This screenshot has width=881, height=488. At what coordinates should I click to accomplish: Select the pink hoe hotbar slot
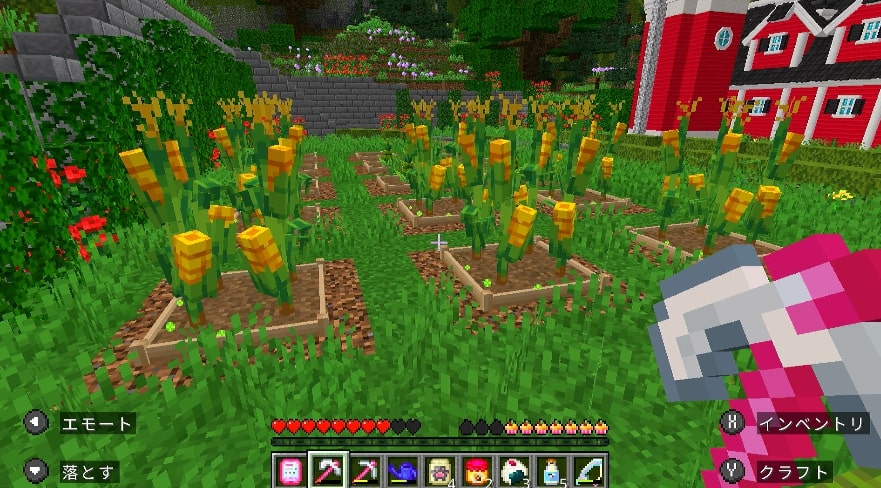tap(326, 470)
